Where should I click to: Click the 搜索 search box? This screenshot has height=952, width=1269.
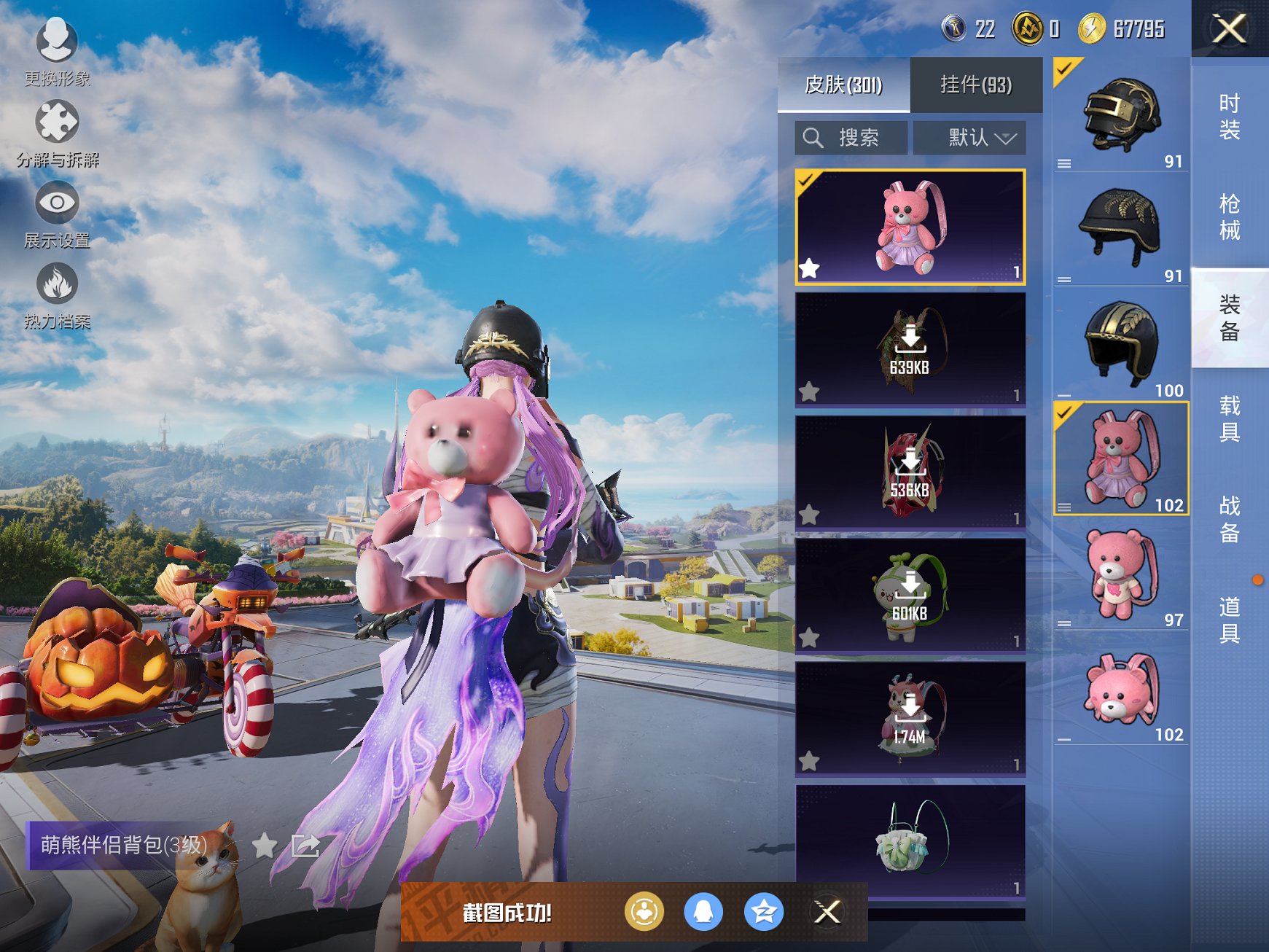click(851, 138)
